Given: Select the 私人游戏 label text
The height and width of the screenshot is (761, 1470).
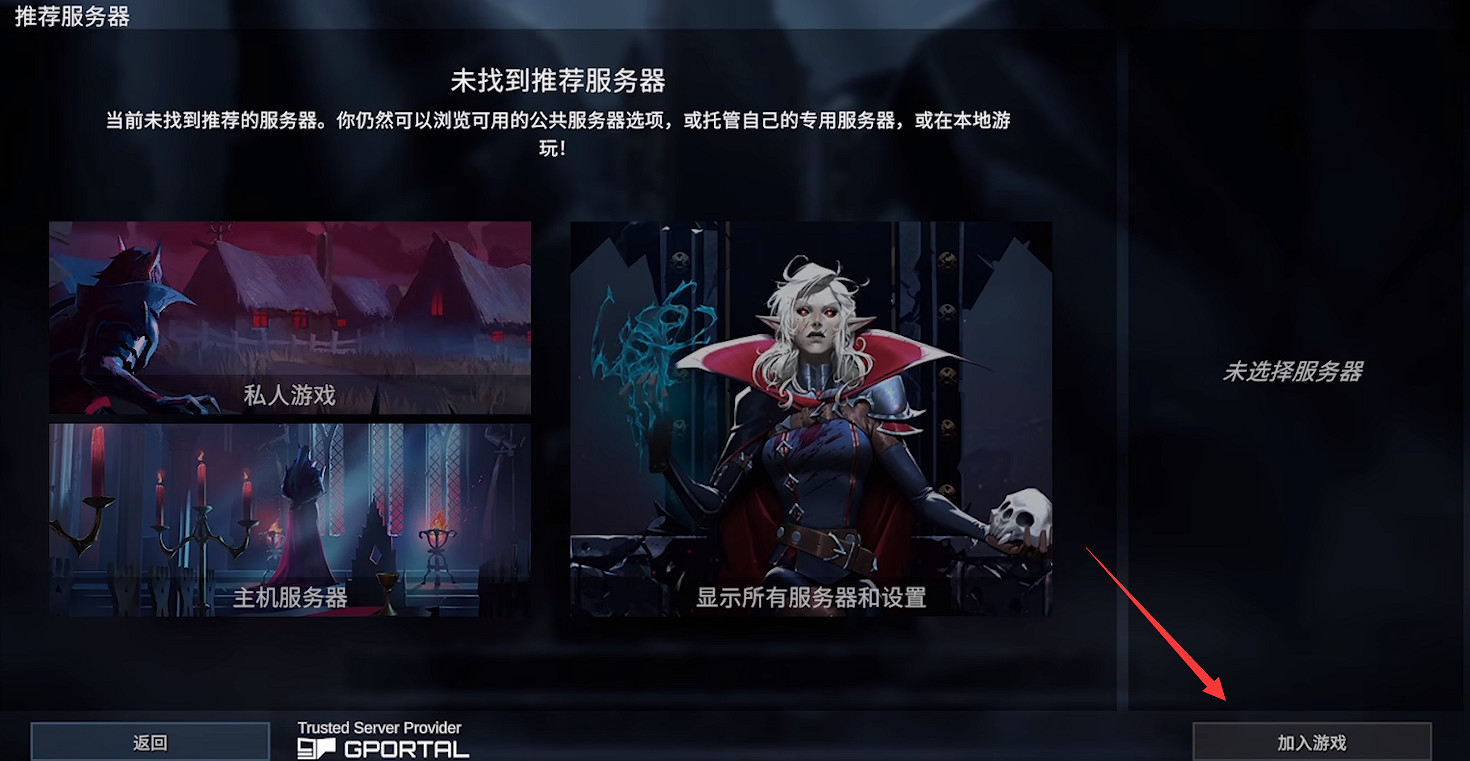Looking at the screenshot, I should point(290,394).
